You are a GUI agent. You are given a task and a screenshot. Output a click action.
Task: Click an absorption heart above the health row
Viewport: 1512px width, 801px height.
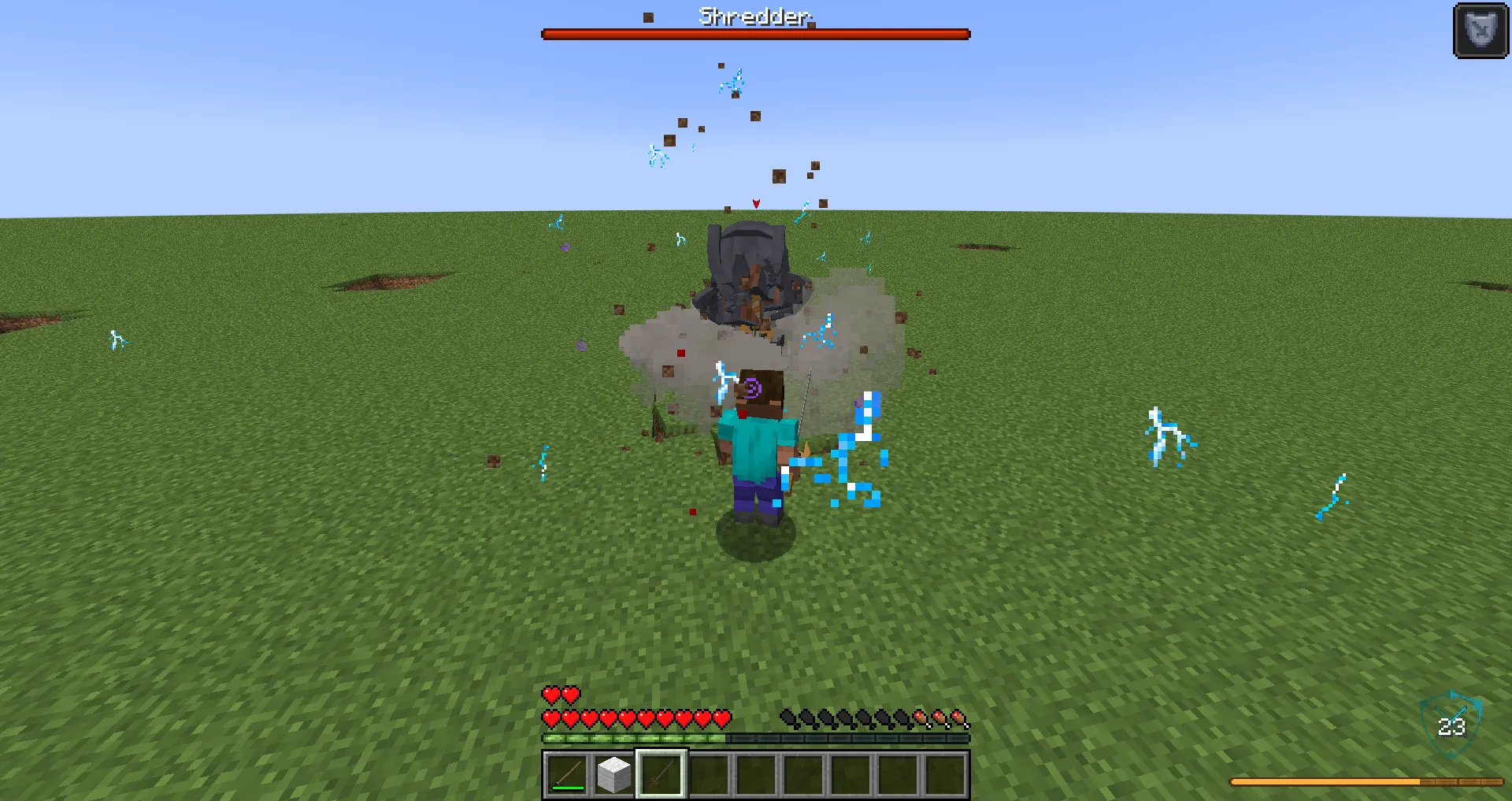(549, 696)
